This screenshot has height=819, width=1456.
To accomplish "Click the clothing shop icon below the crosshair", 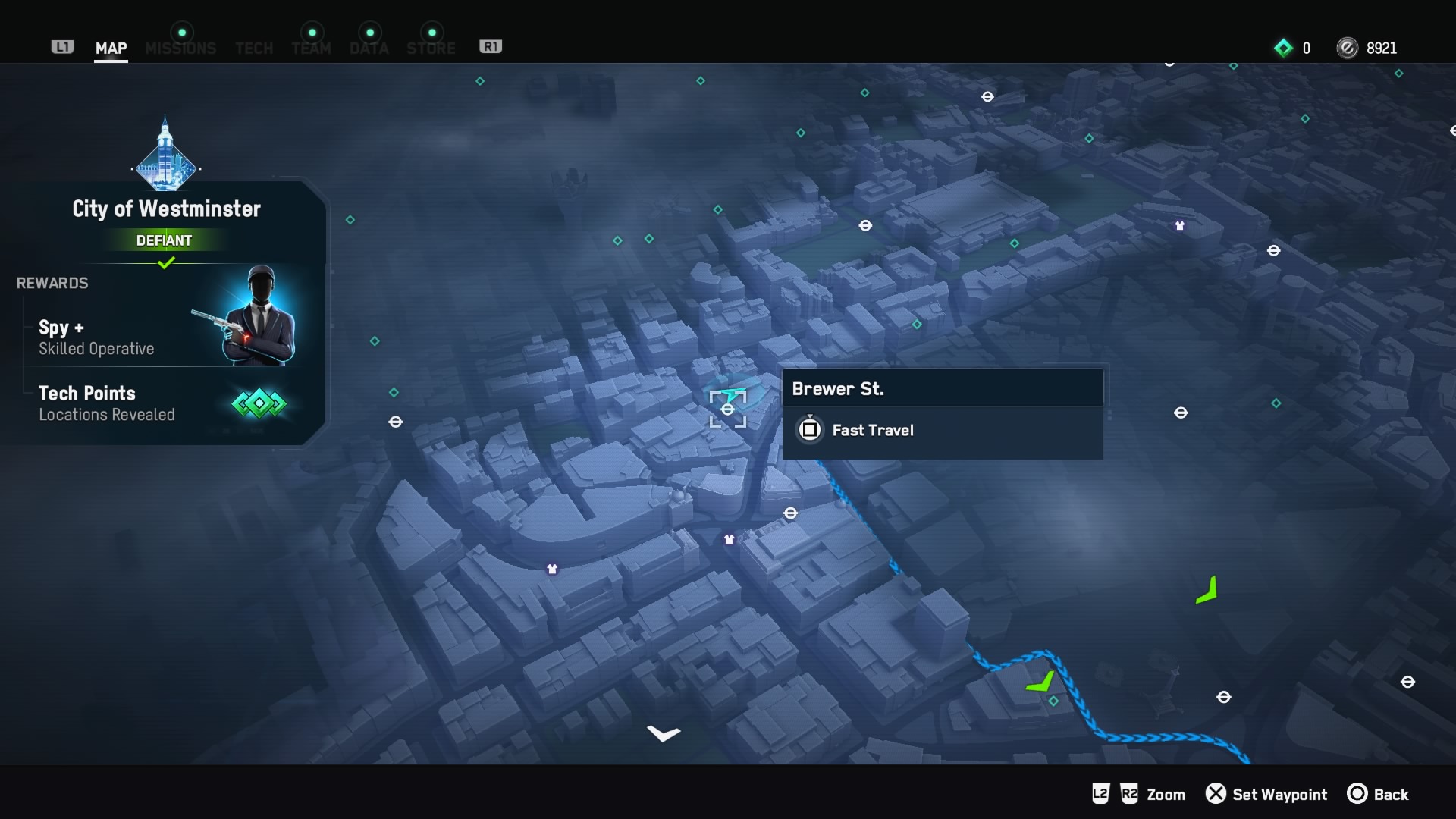I will point(729,540).
